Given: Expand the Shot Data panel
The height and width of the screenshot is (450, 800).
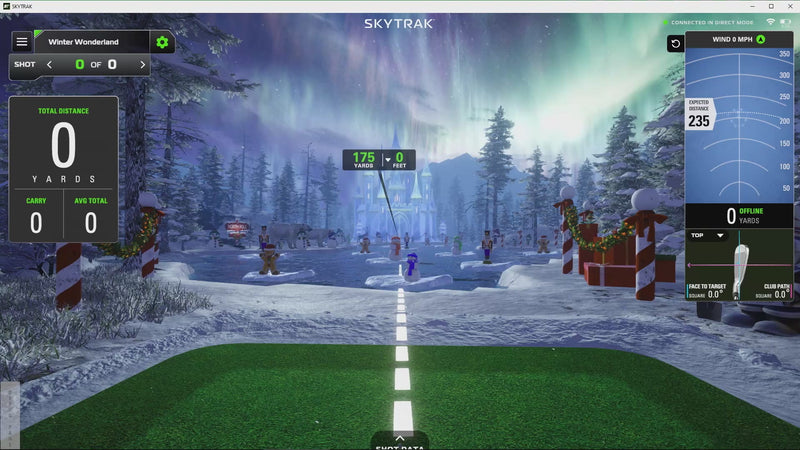Looking at the screenshot, I should (x=399, y=440).
